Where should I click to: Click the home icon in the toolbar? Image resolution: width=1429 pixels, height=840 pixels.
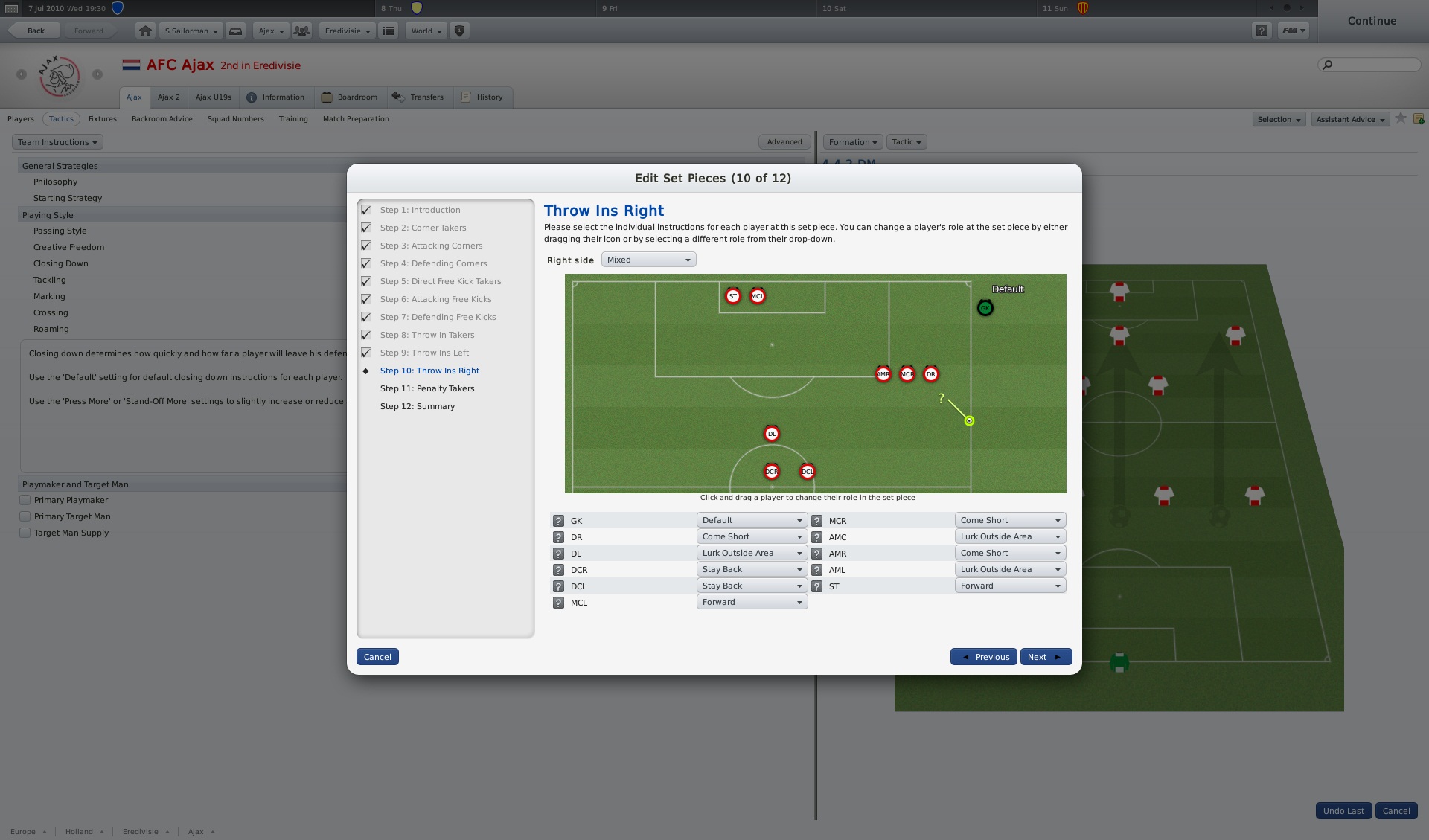[x=145, y=31]
